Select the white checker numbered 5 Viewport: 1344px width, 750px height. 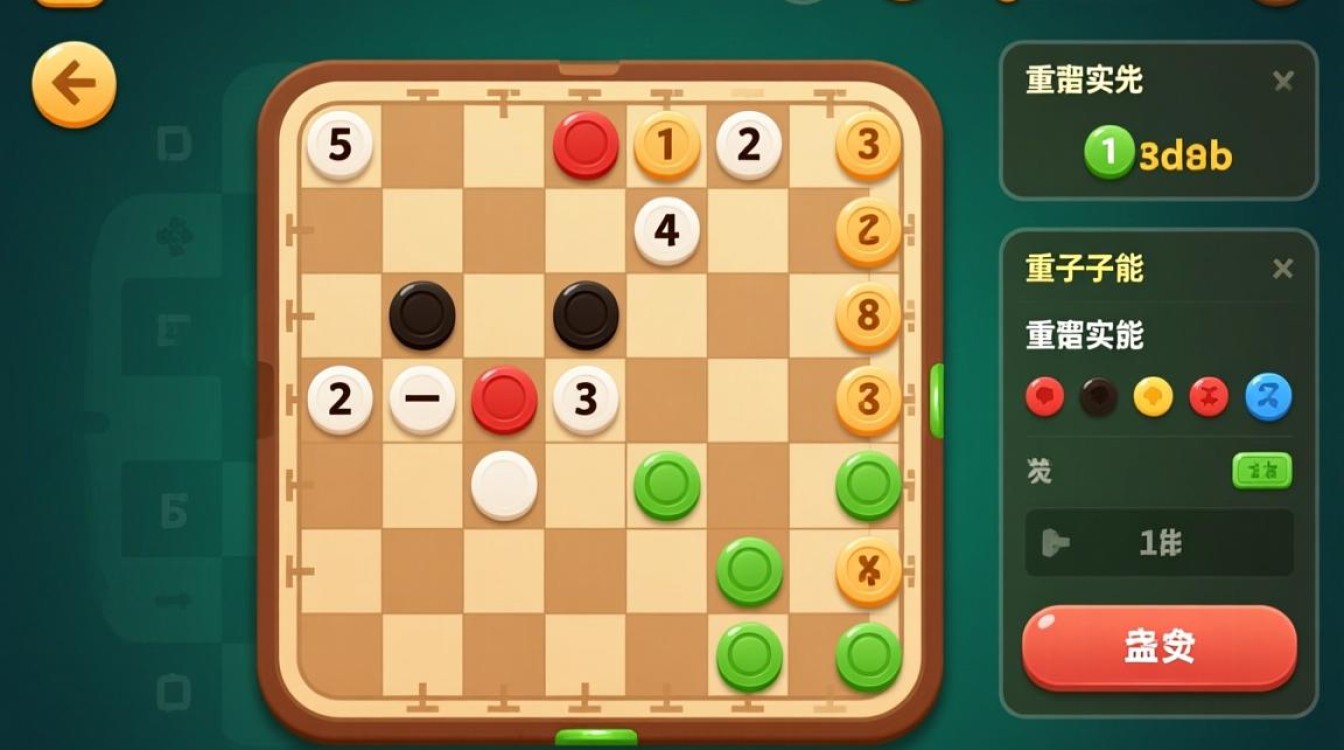(x=340, y=146)
